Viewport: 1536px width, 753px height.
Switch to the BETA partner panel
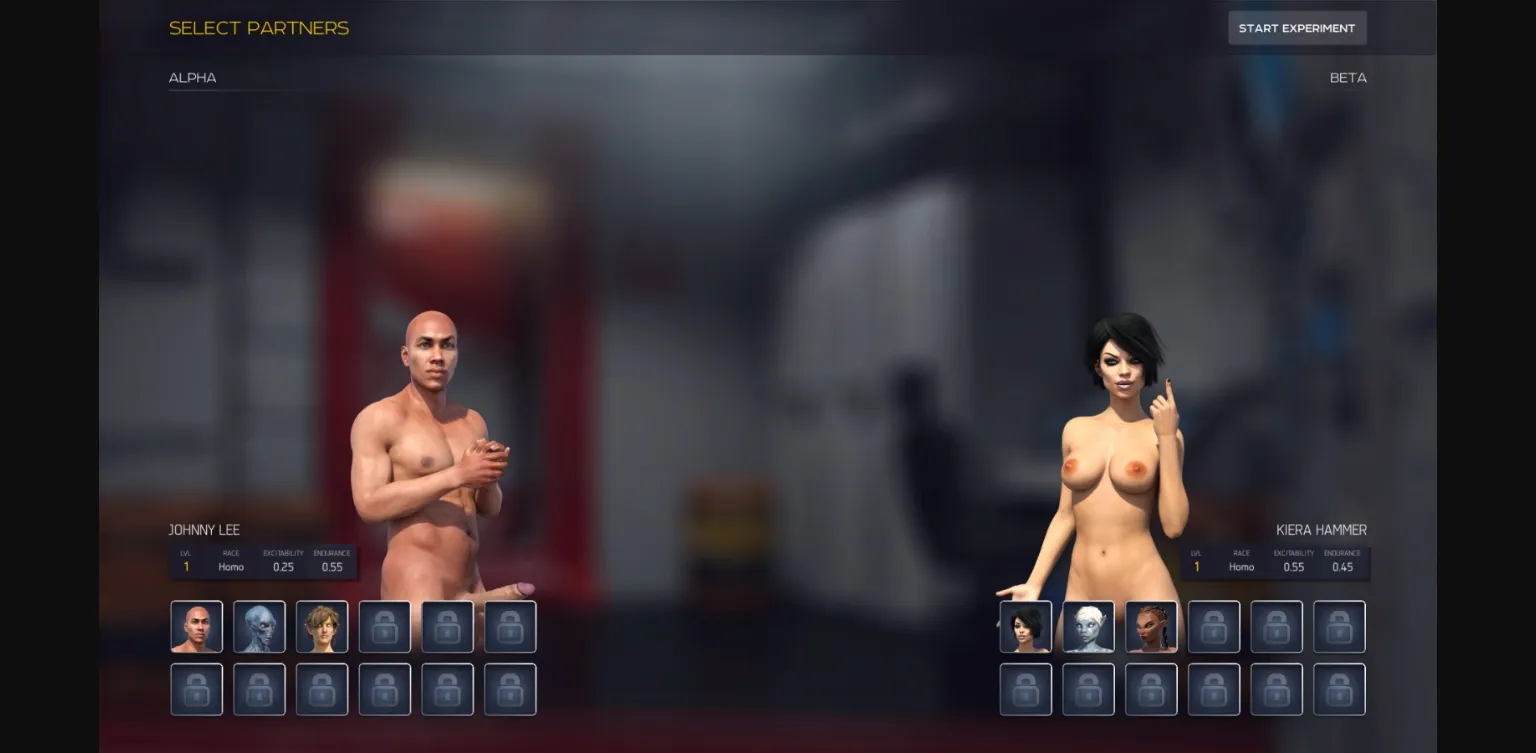(x=1348, y=77)
